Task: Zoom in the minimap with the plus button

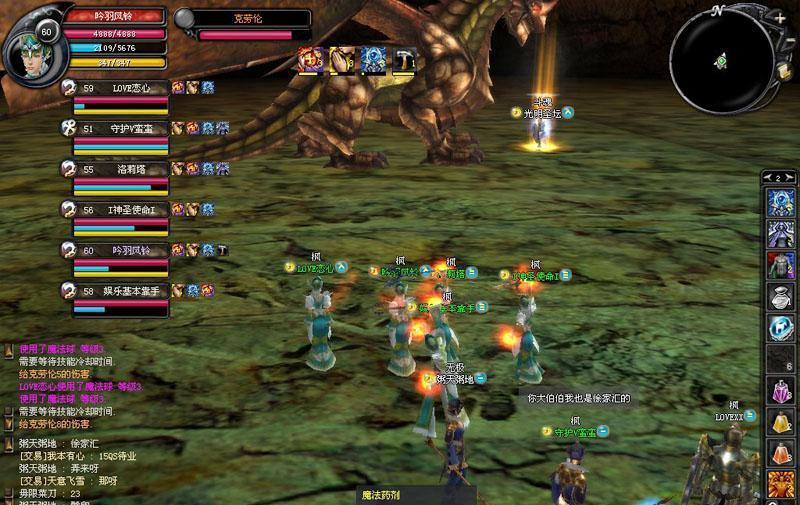Action: (780, 18)
